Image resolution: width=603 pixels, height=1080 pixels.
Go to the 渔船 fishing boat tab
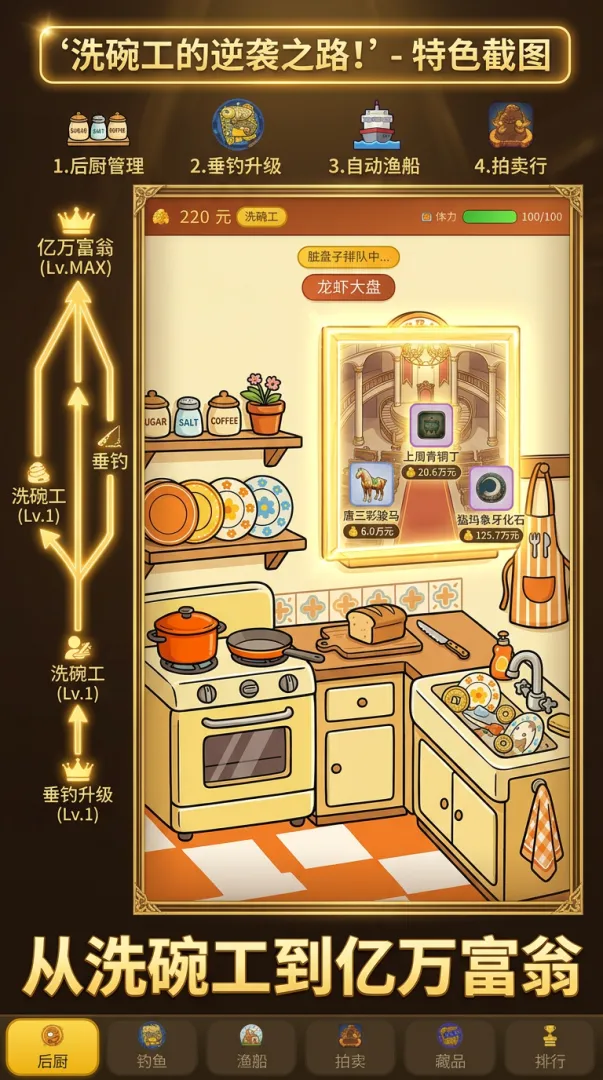[251, 1046]
